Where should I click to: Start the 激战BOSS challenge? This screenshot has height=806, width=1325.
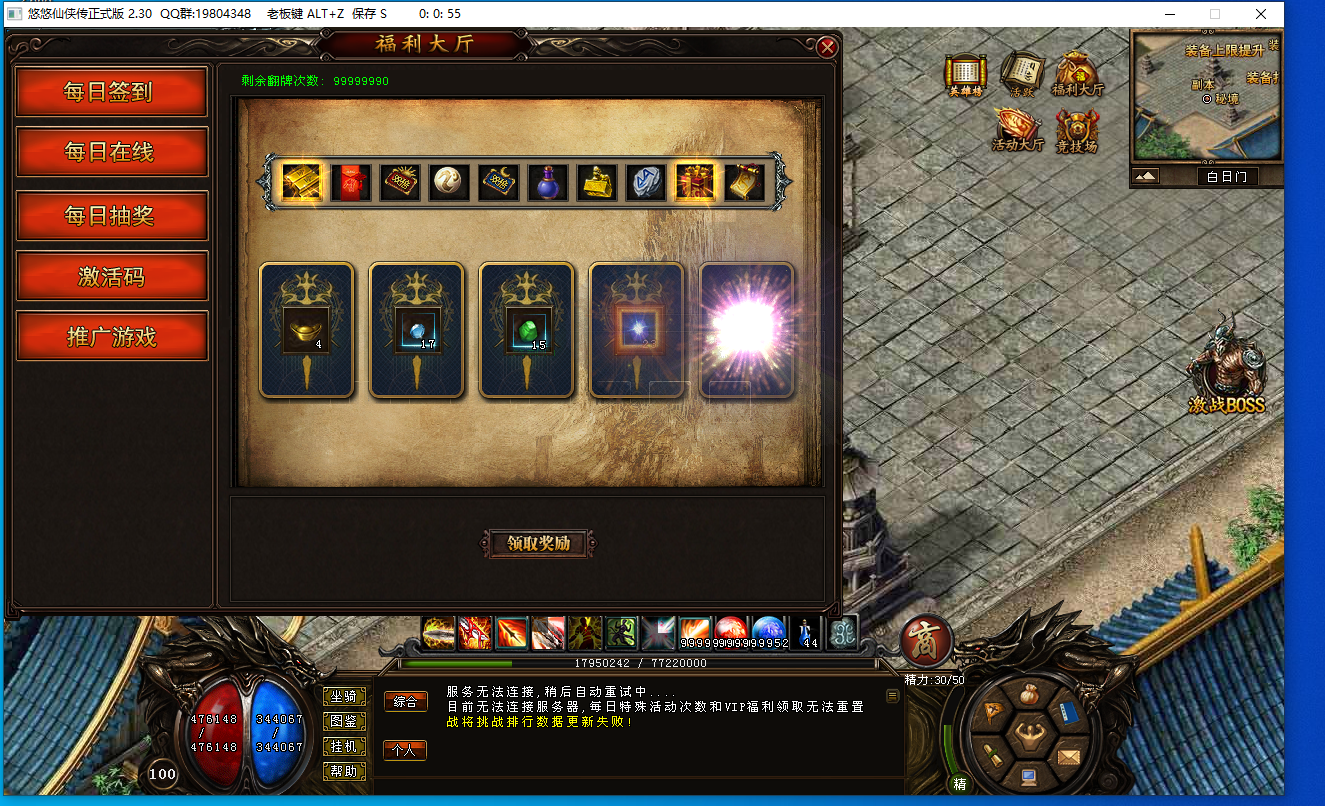click(1226, 367)
